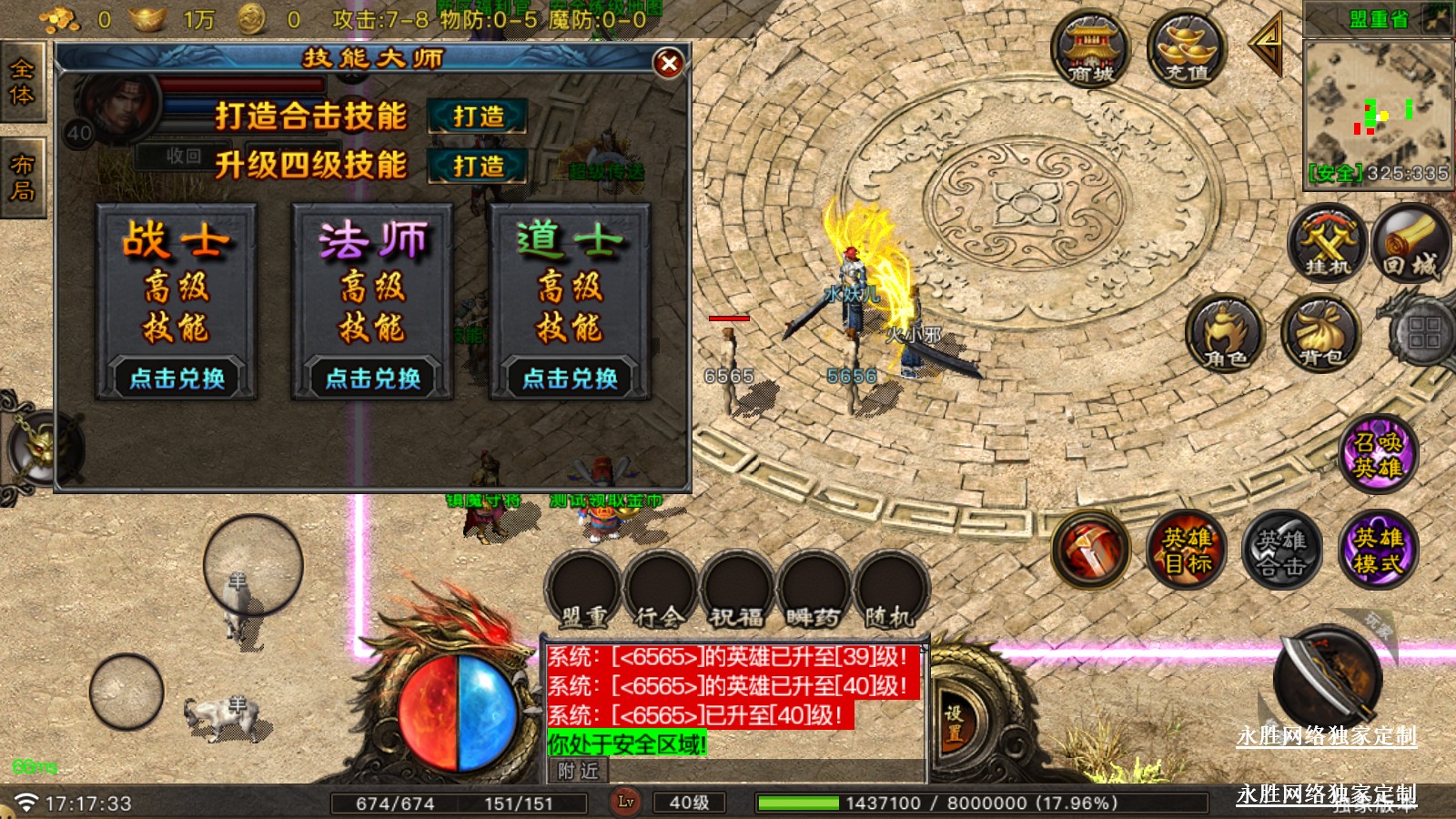The width and height of the screenshot is (1456, 819).
Task: Open the 角色 character sheet
Action: pyautogui.click(x=1225, y=334)
